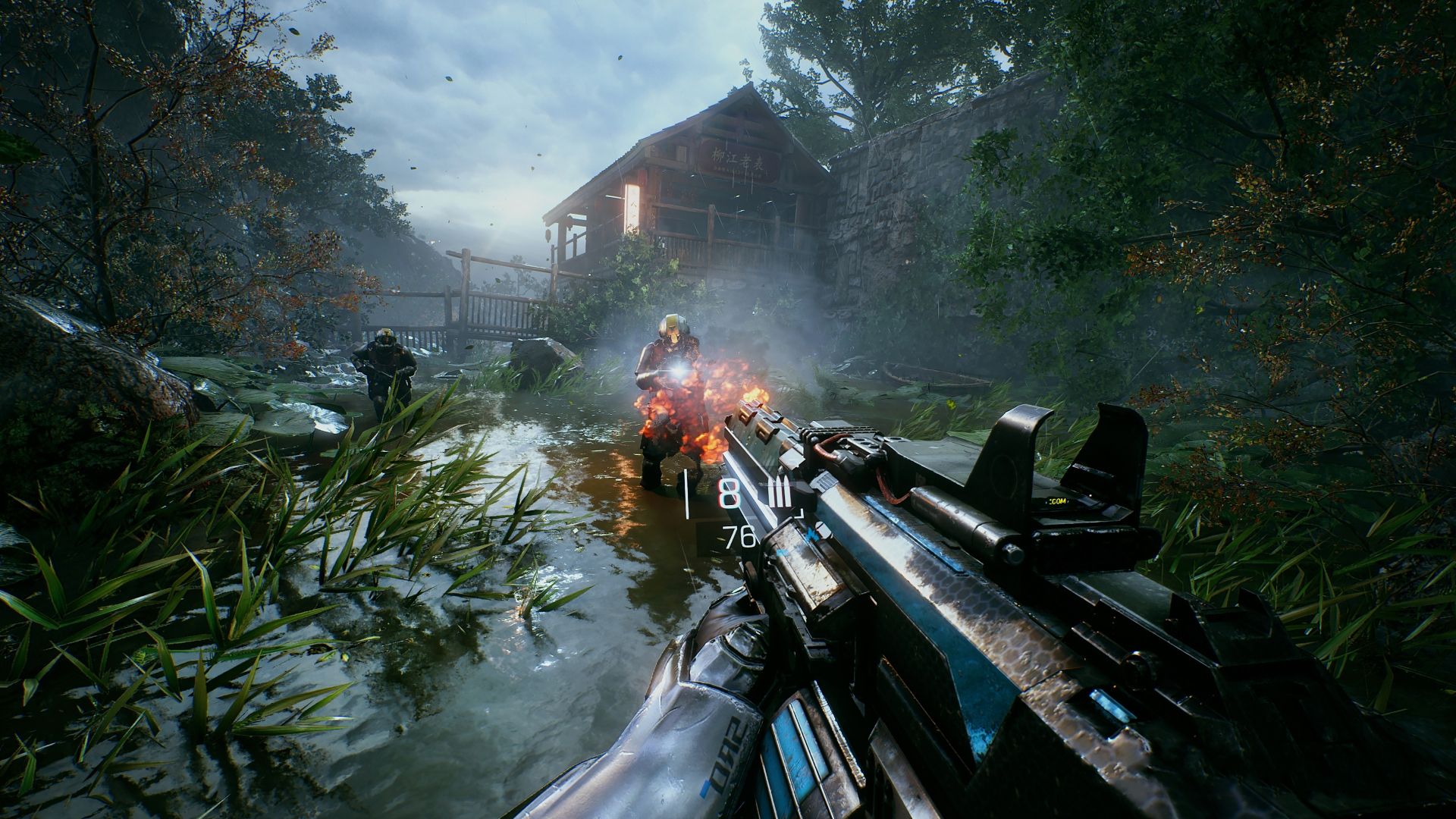Viewport: 1456px width, 819px height.
Task: Click the left crosshair bracket marker
Action: [x=686, y=493]
